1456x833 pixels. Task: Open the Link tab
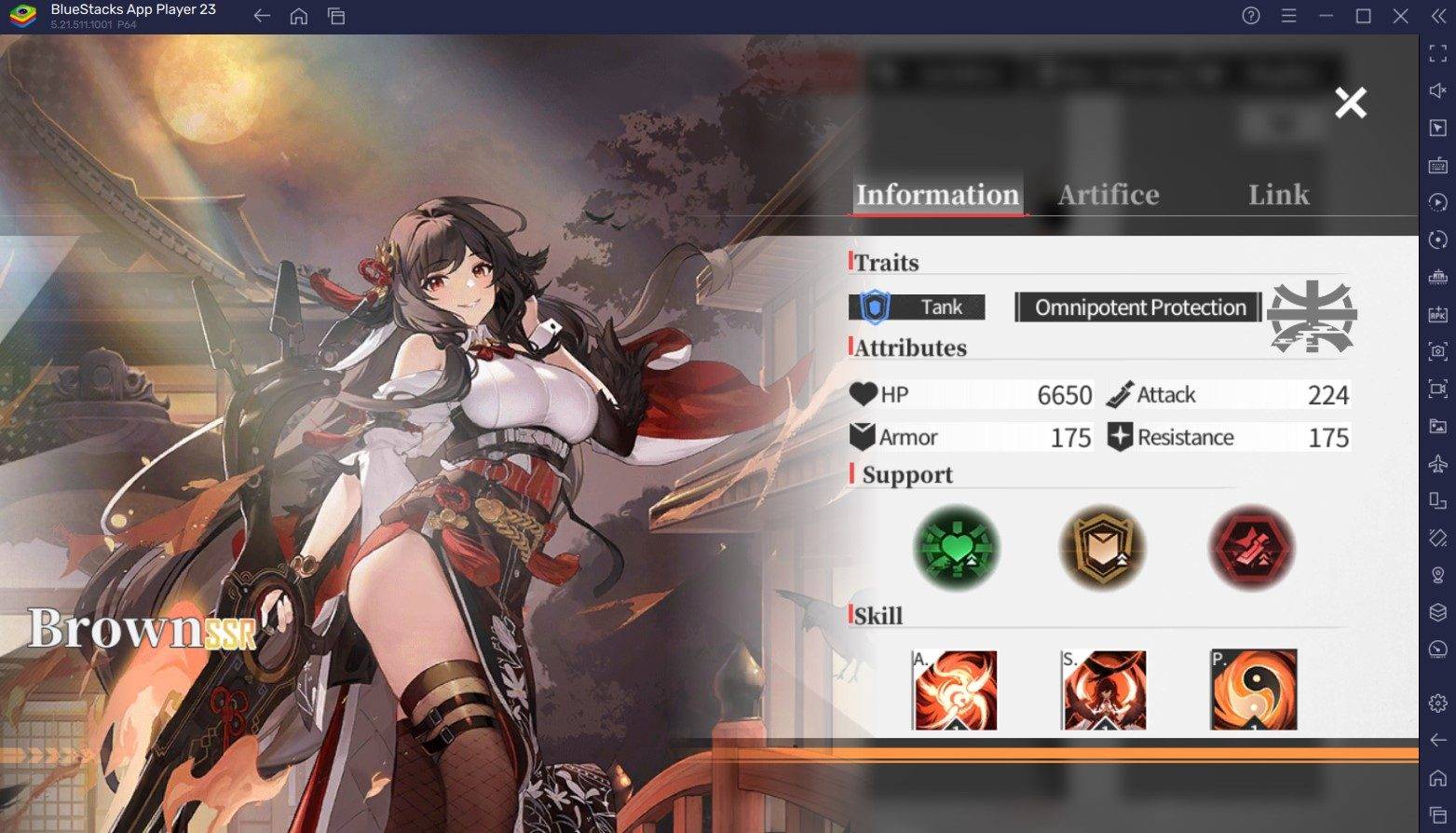(1278, 195)
